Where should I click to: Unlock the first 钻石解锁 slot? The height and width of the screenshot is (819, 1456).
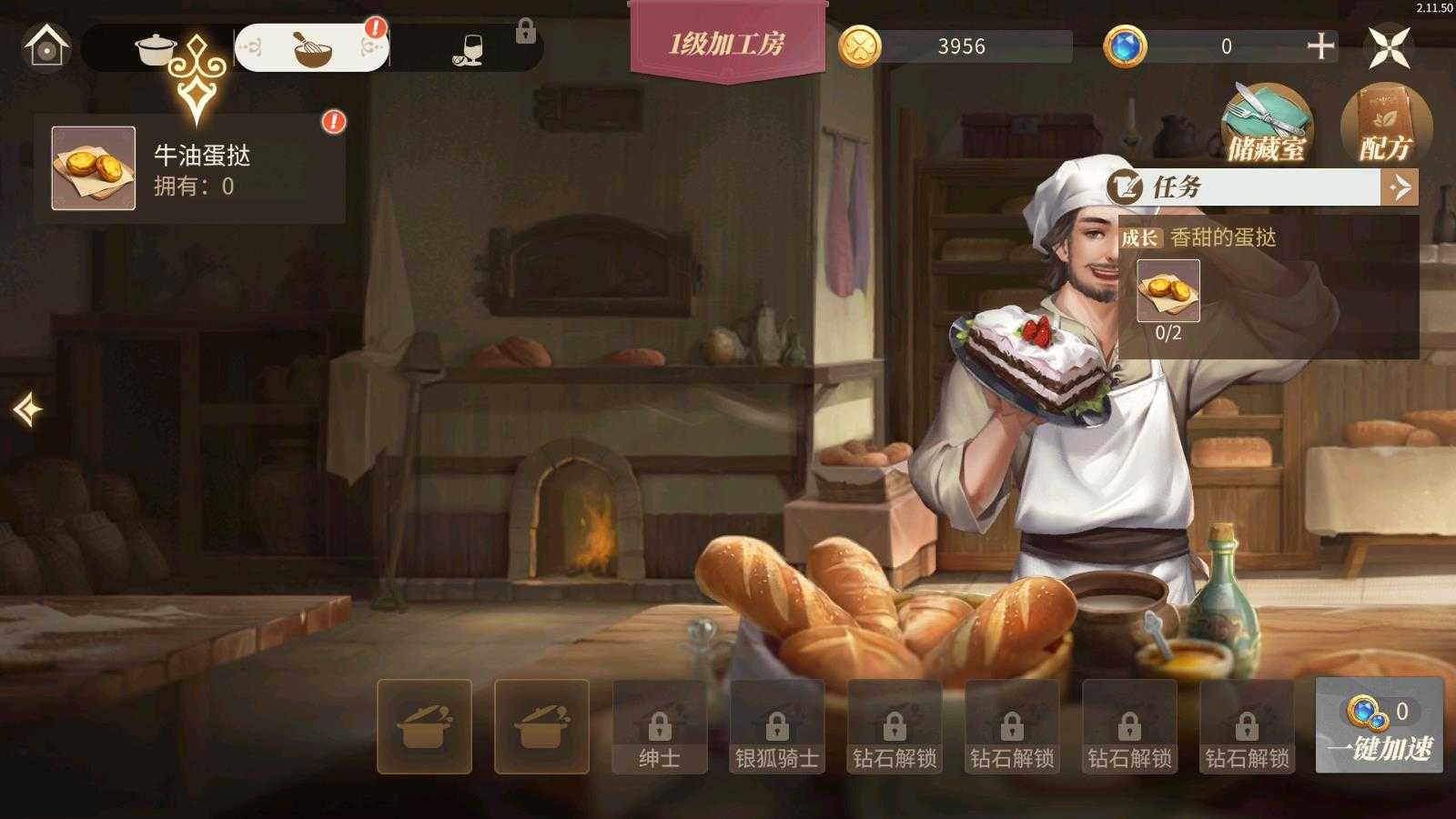tap(895, 725)
